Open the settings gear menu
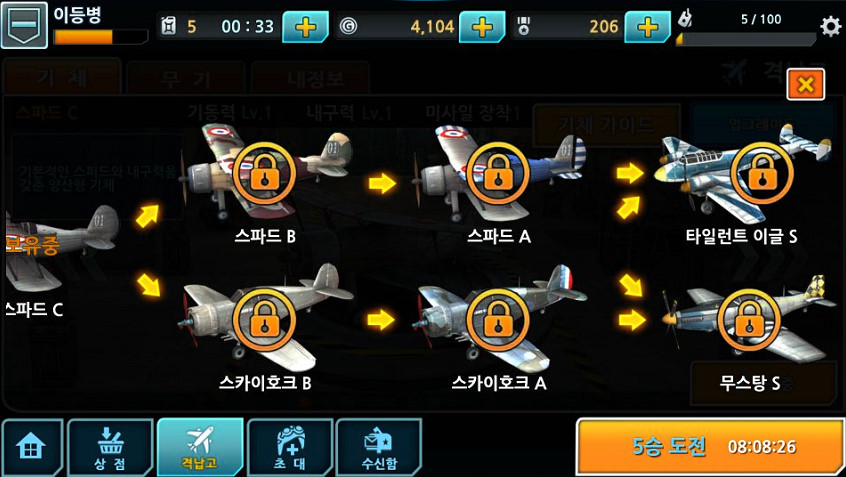 [830, 27]
